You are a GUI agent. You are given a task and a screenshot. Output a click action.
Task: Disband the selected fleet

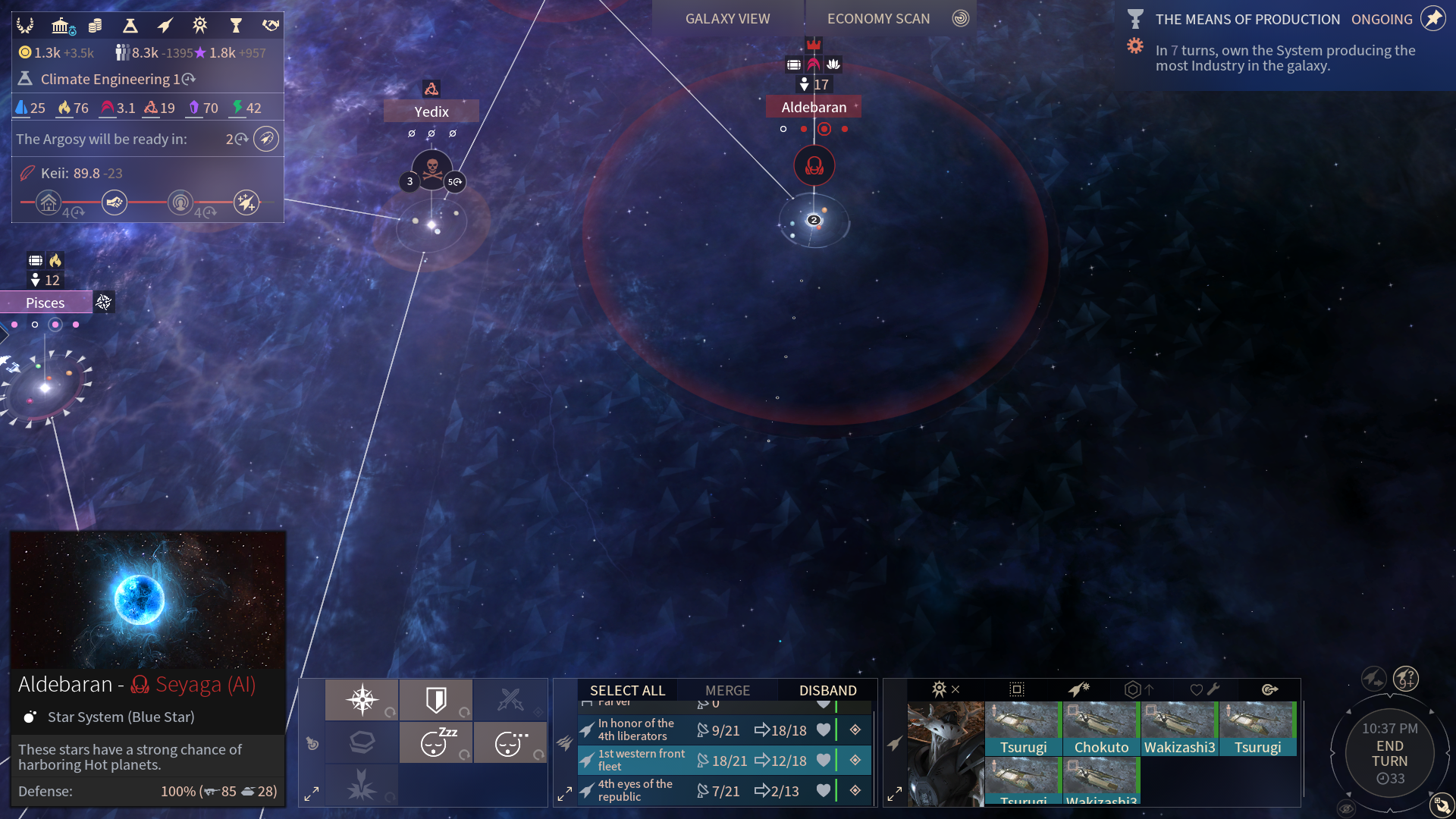(827, 690)
